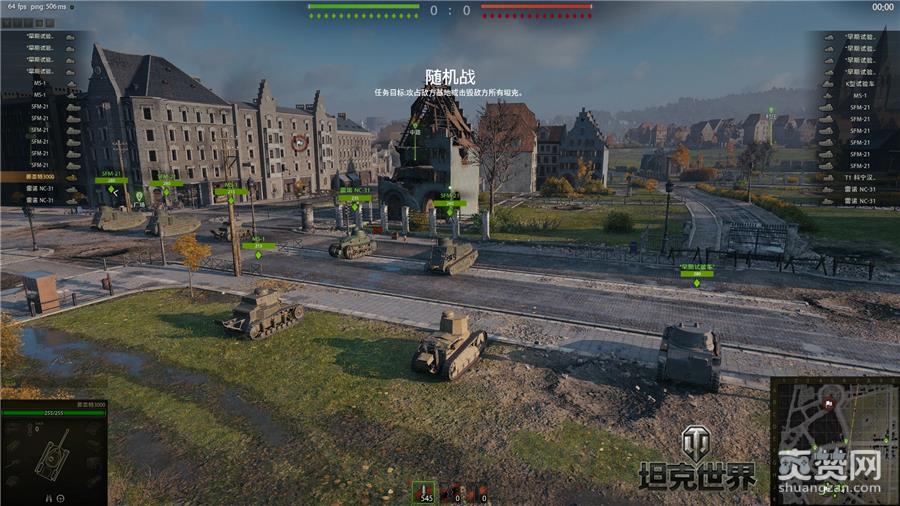Select the shell slot holding 545 rounds
This screenshot has width=900, height=506.
coord(425,491)
